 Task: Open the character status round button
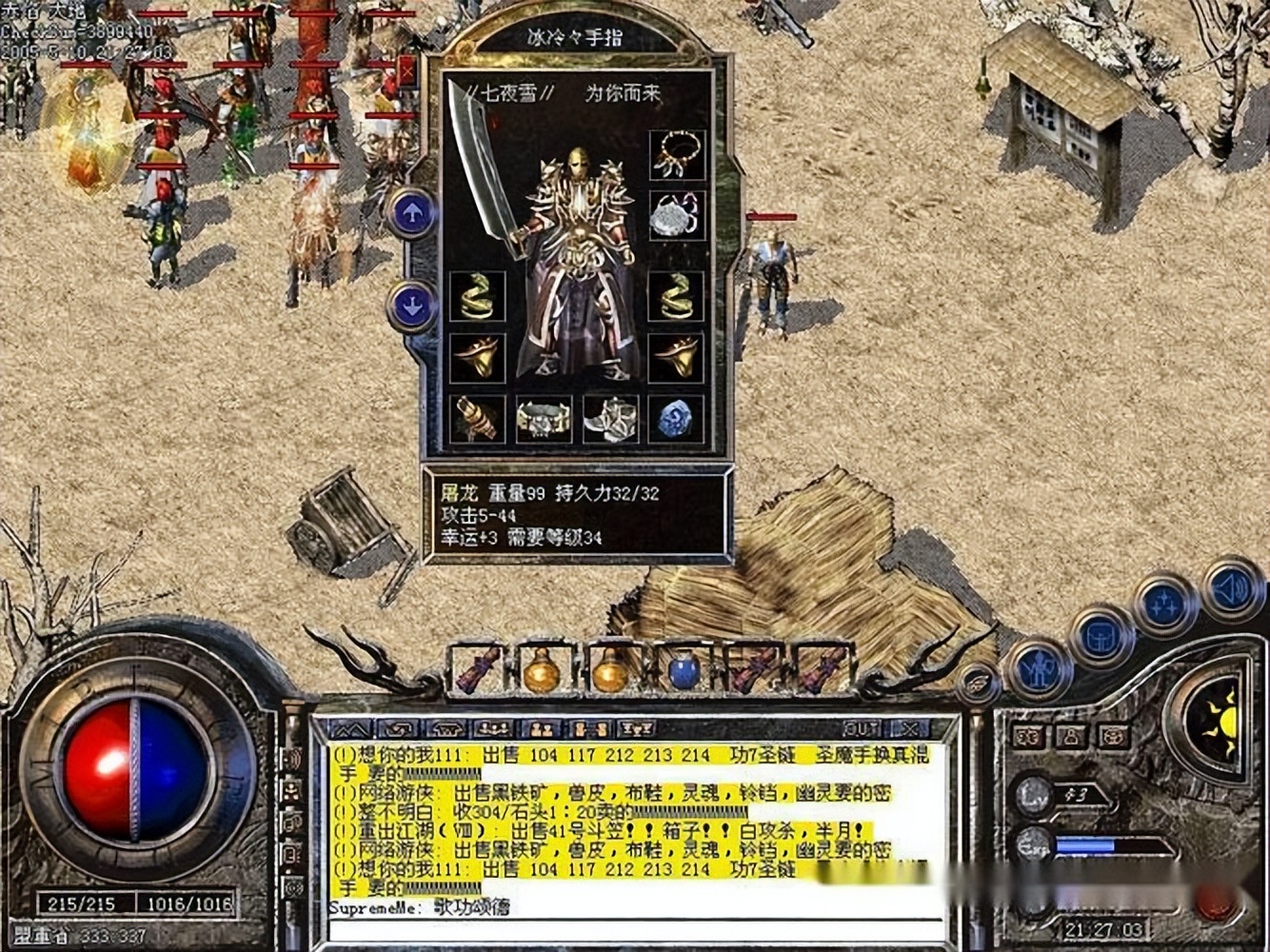pos(1040,667)
